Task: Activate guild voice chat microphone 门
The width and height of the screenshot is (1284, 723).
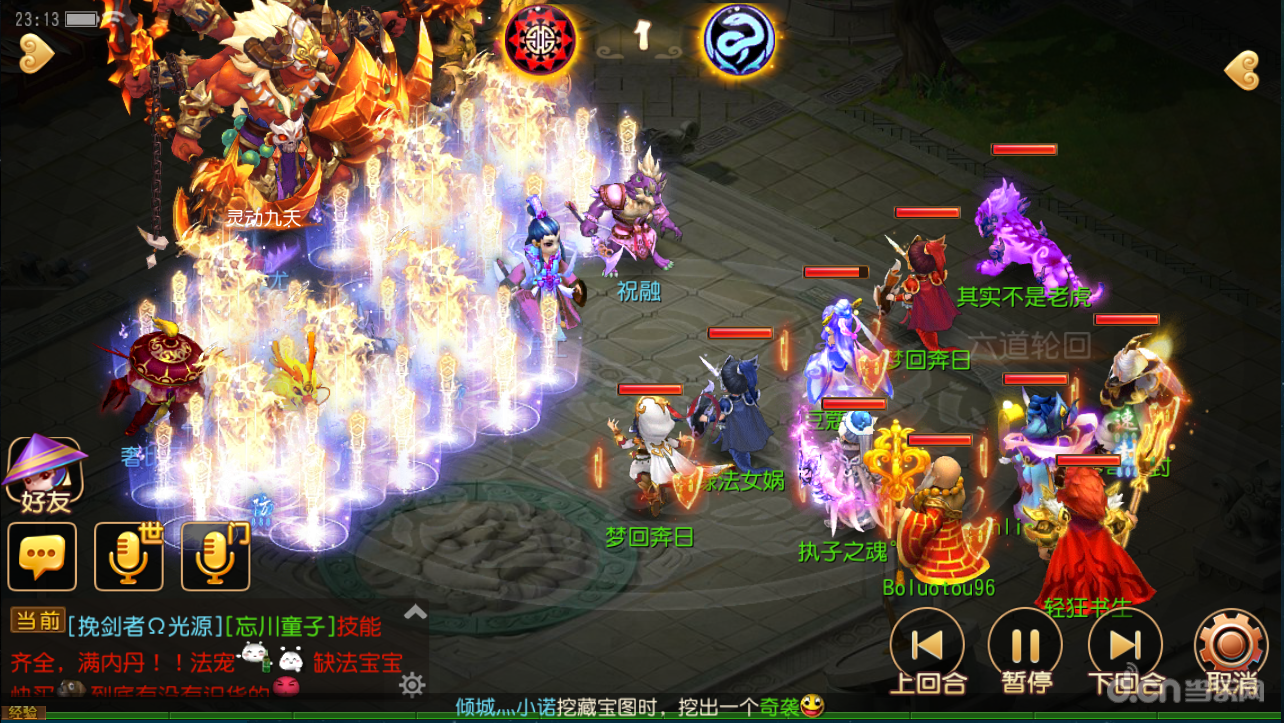Action: tap(216, 556)
